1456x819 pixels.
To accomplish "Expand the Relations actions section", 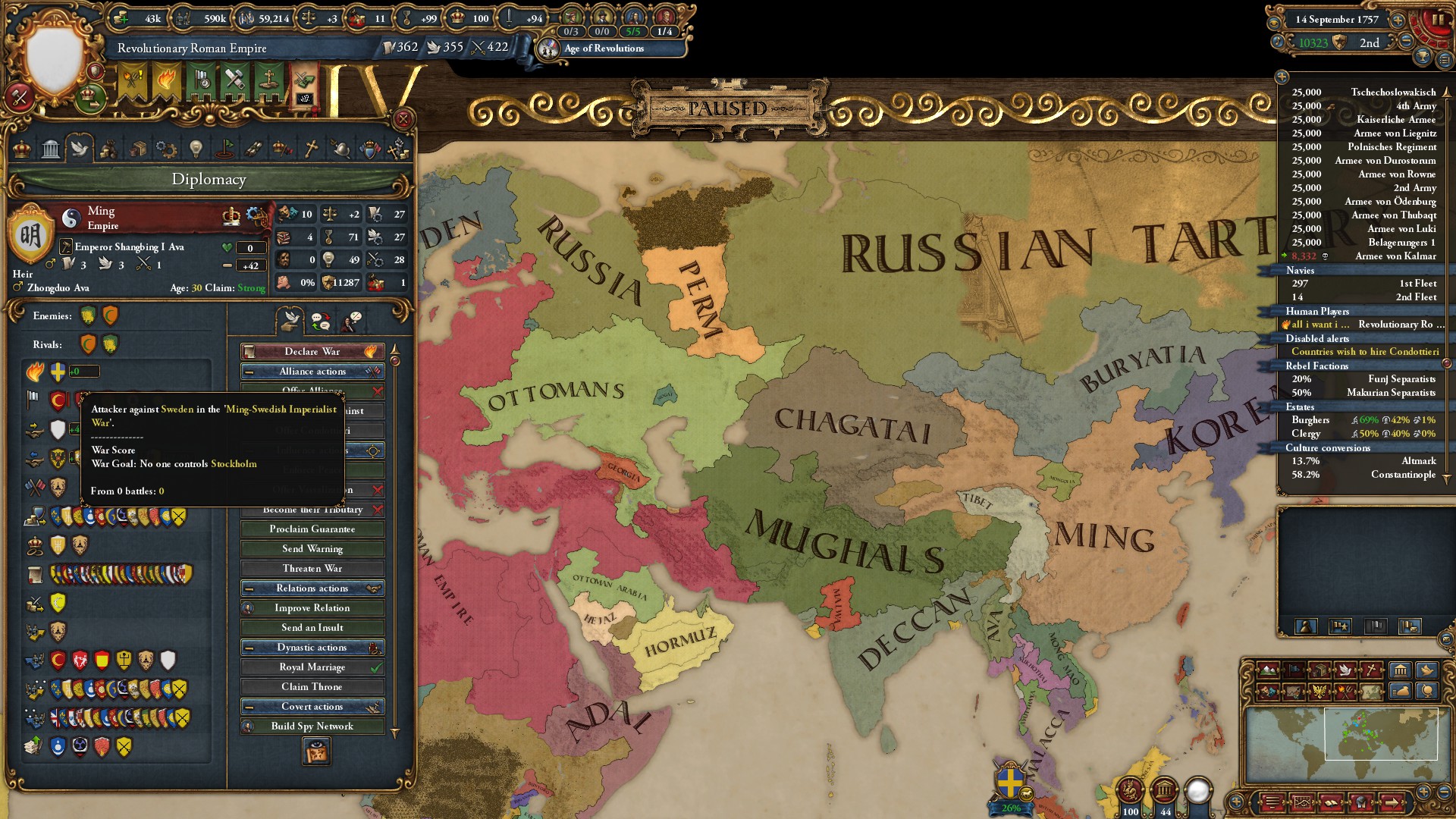I will 312,588.
